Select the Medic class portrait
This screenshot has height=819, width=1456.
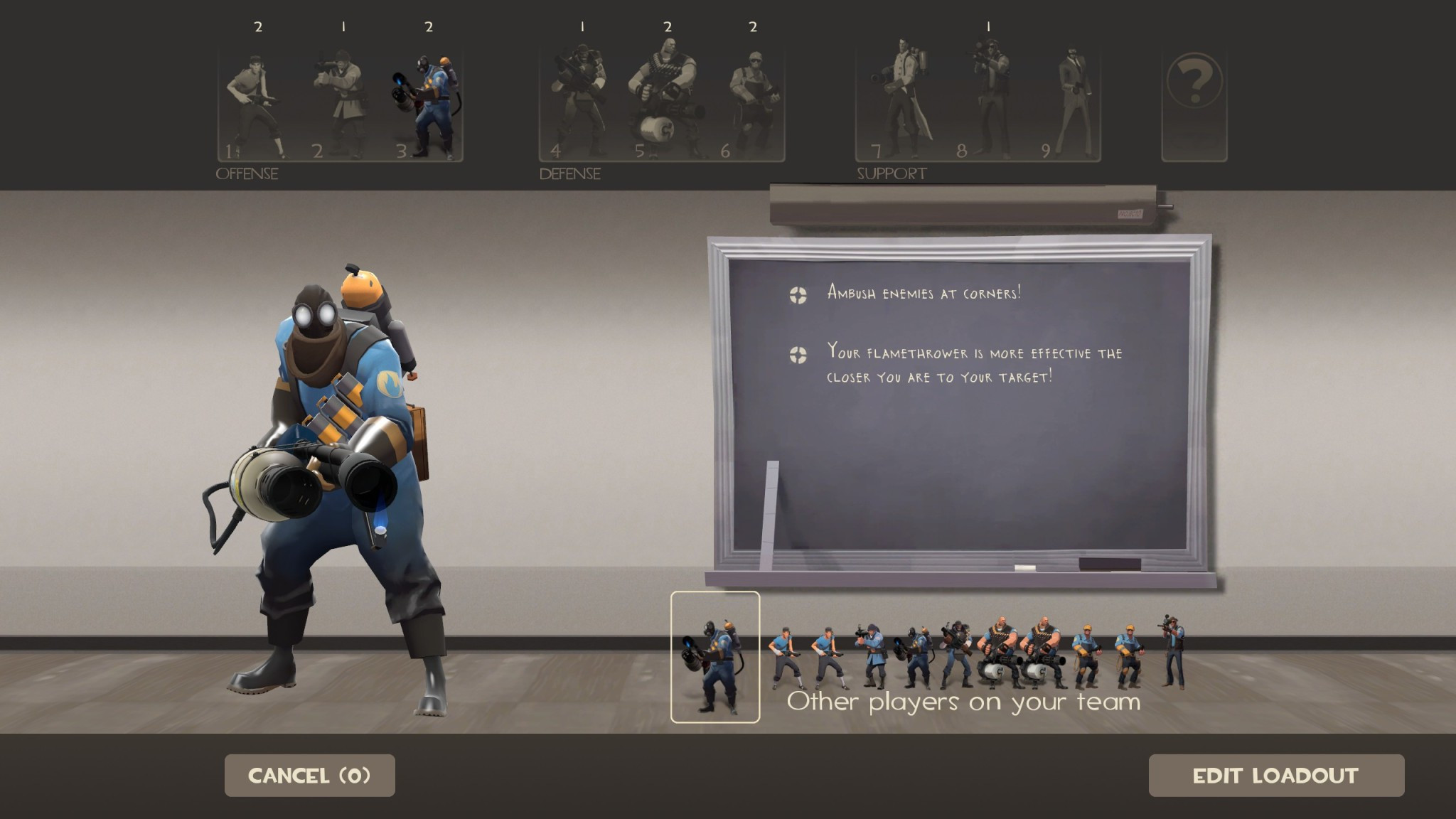pyautogui.click(x=901, y=100)
